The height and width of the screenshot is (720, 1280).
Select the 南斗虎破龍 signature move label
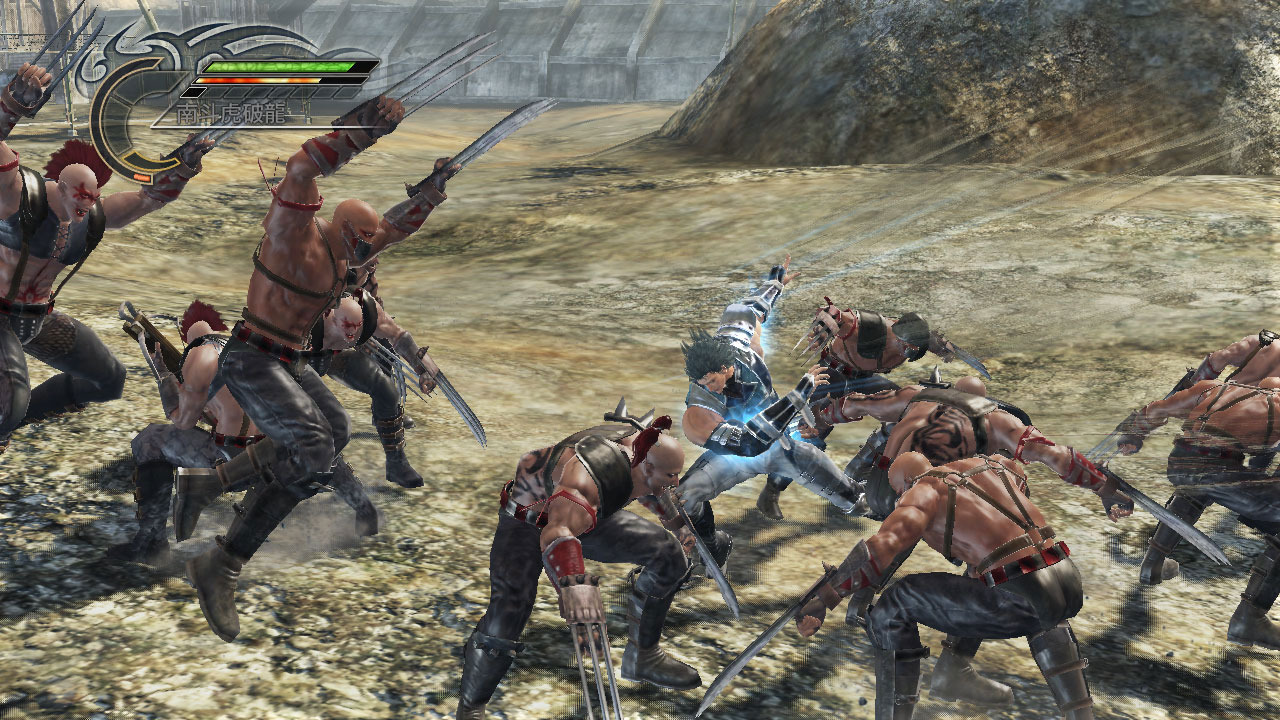tap(232, 115)
